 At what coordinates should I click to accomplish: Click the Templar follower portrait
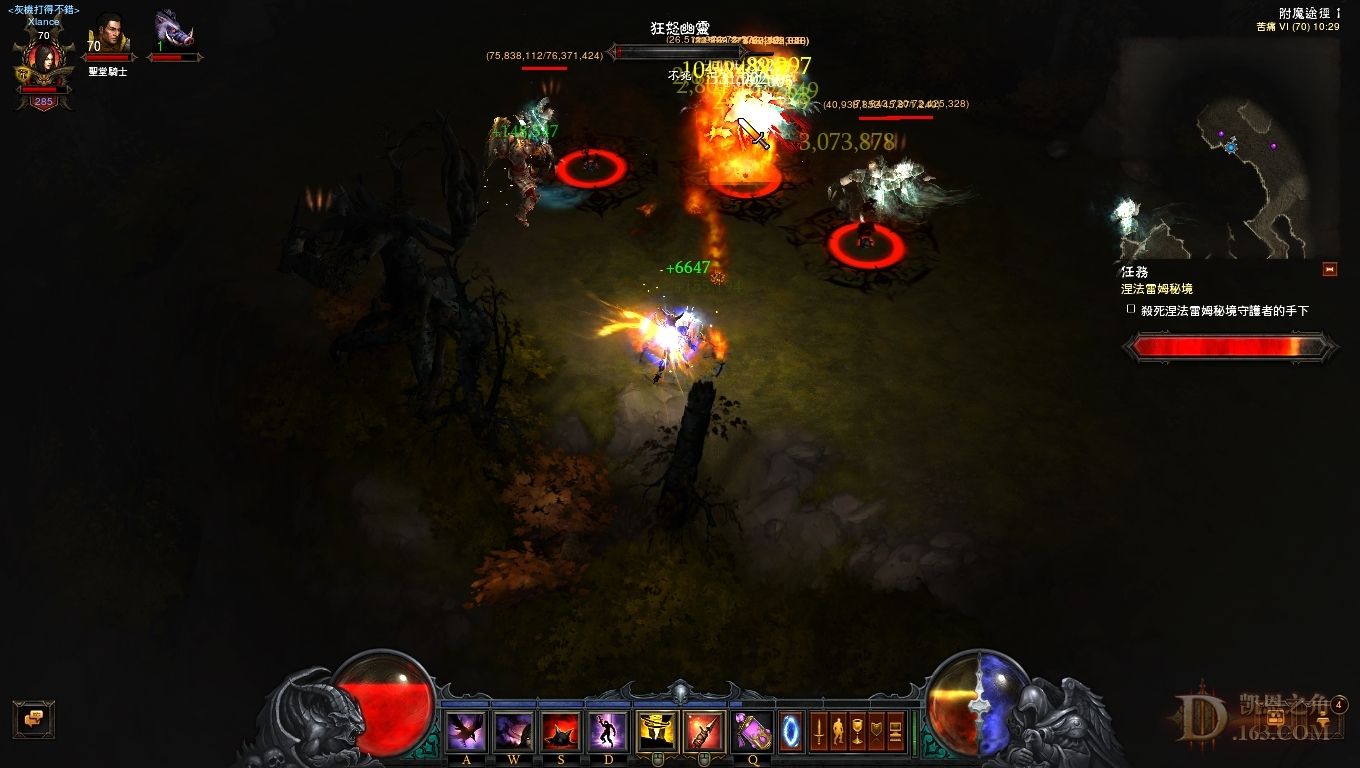point(108,35)
